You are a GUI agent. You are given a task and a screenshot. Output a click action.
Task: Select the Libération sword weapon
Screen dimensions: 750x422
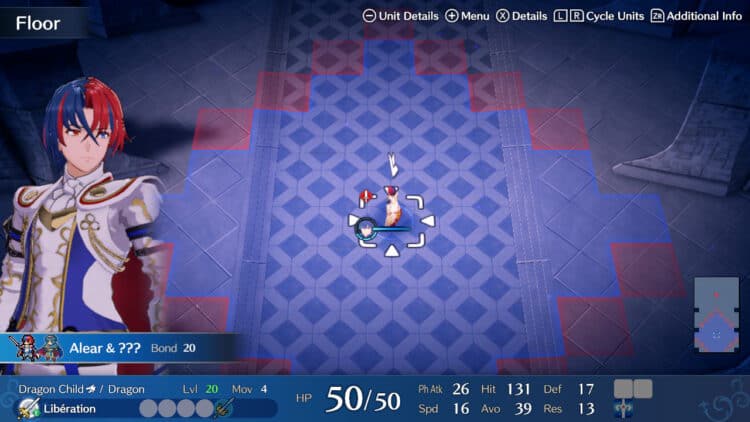click(70, 408)
